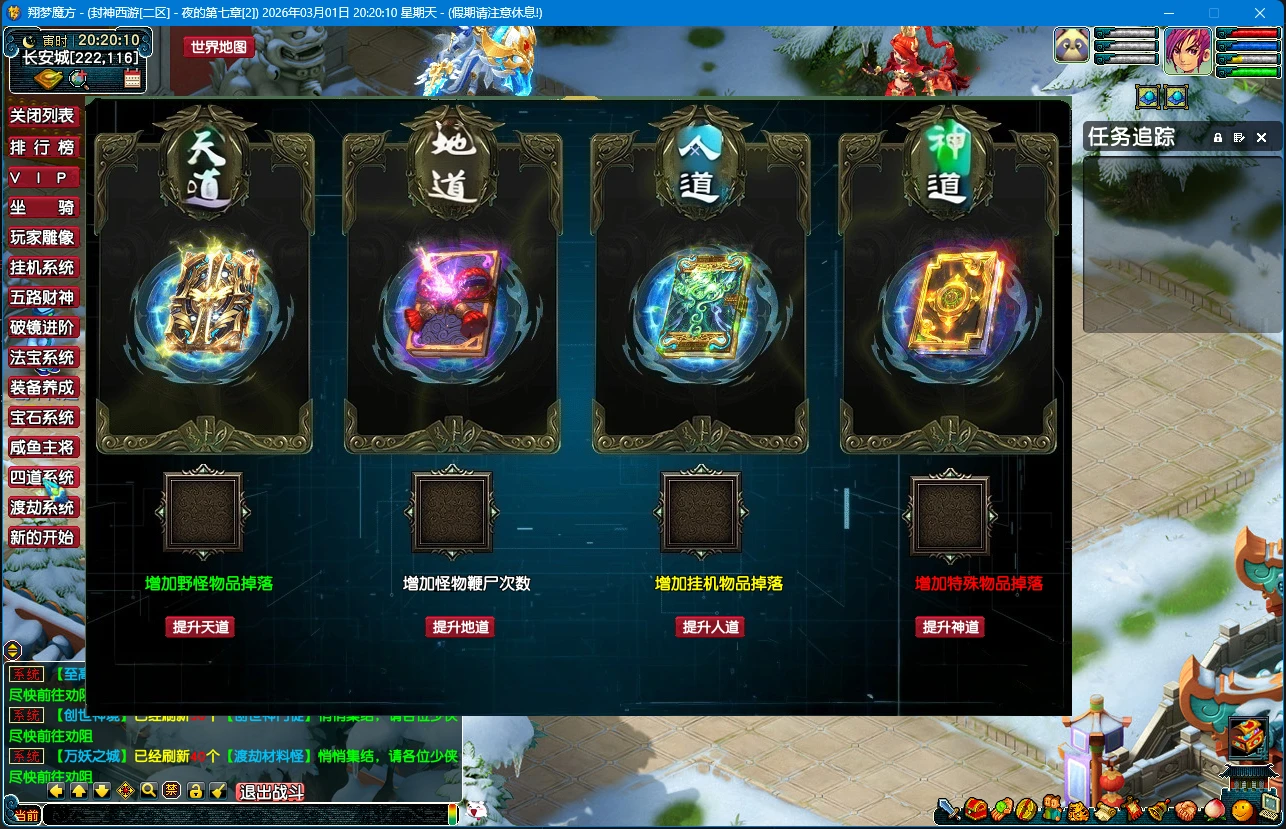This screenshot has height=829, width=1286.
Task: Upgrade with the 提升天道 button
Action: (x=201, y=627)
